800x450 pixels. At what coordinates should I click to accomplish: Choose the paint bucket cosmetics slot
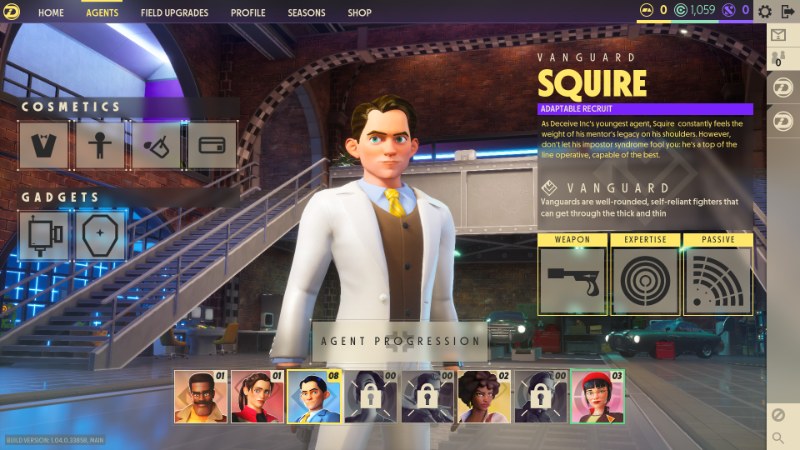[x=156, y=146]
